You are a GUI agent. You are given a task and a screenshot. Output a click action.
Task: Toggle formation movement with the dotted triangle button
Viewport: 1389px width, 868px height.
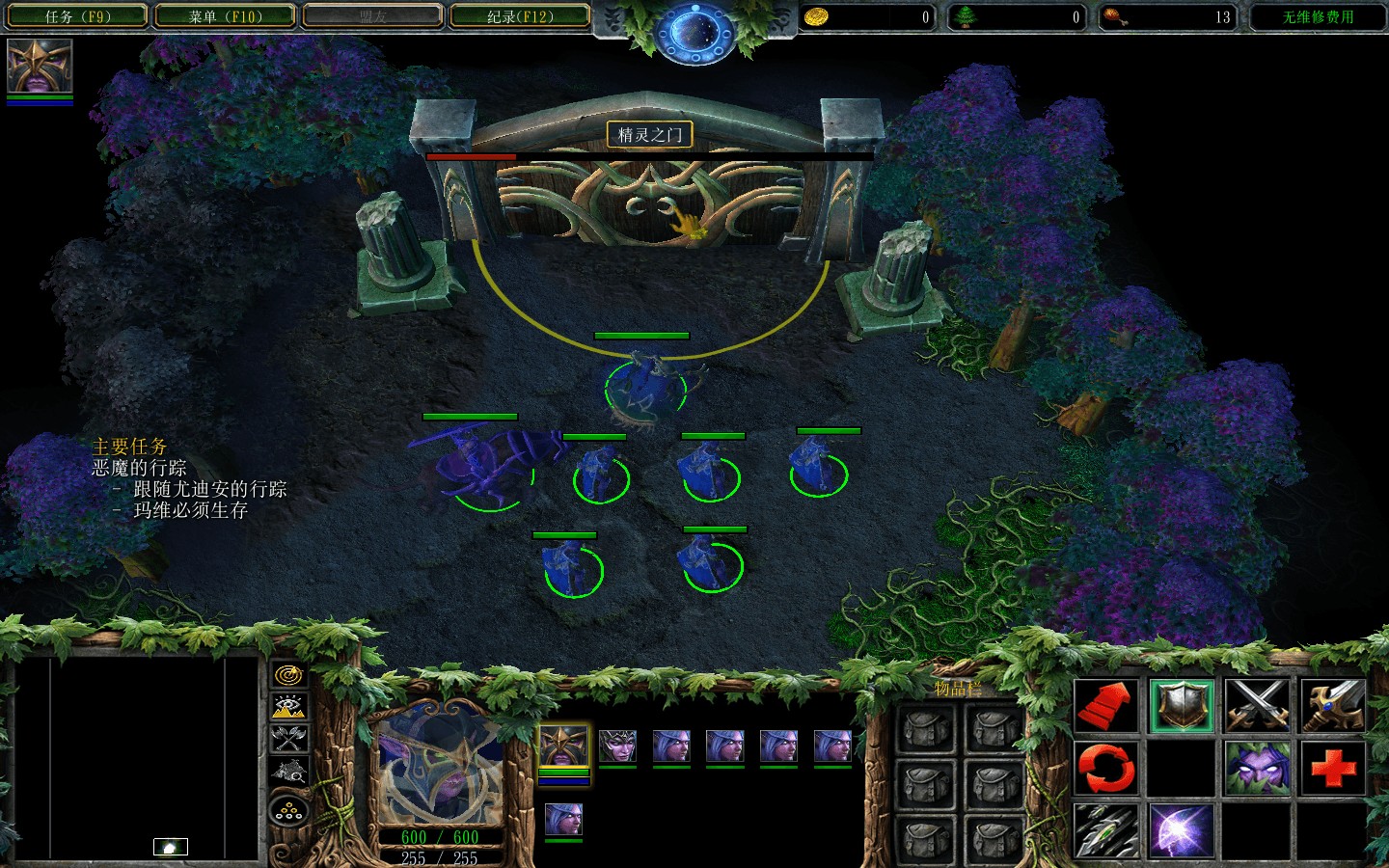(x=288, y=812)
